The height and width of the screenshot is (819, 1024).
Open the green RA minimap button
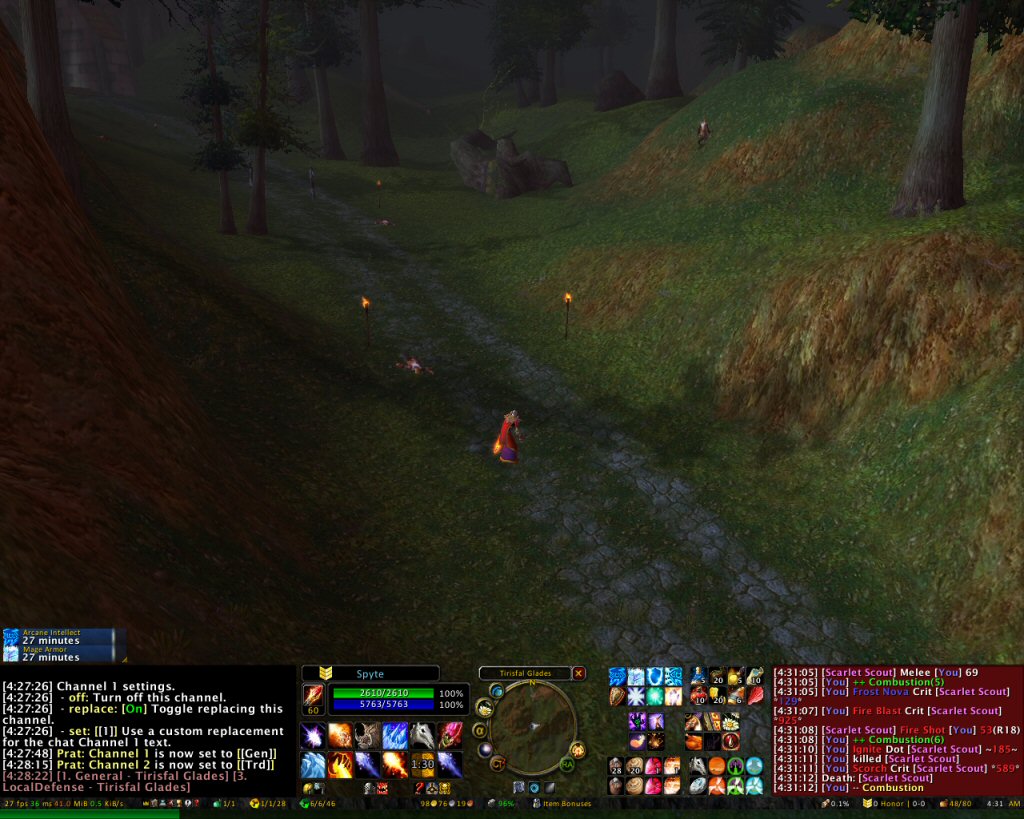point(567,764)
